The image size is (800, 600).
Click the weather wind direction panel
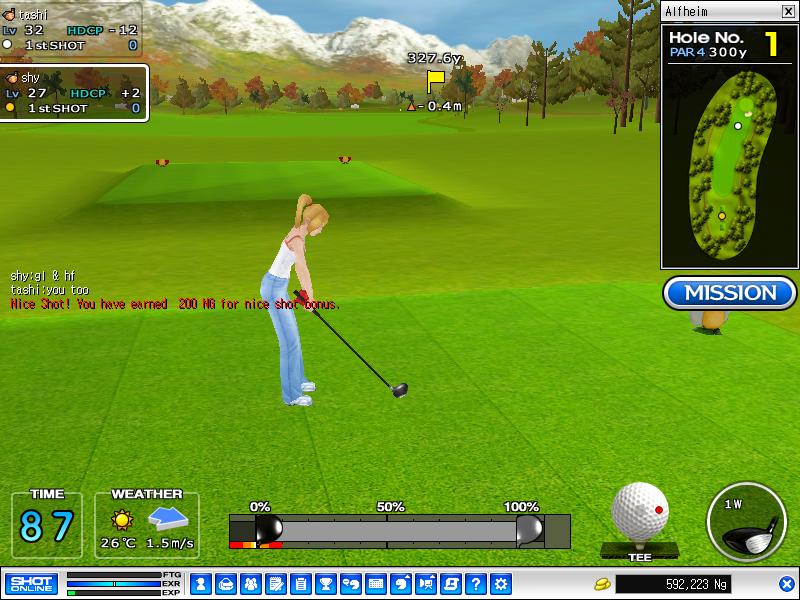147,525
